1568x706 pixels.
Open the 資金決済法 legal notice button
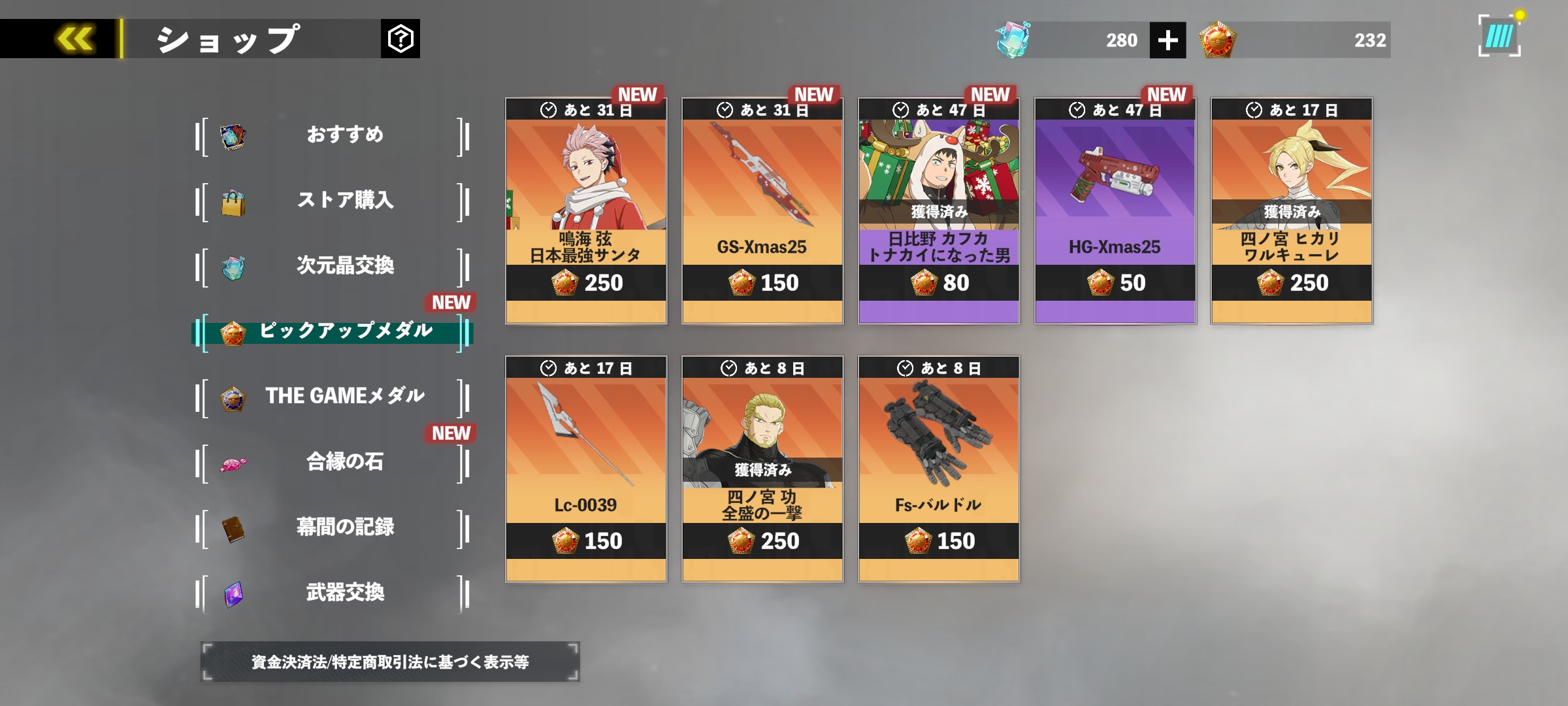click(x=390, y=662)
